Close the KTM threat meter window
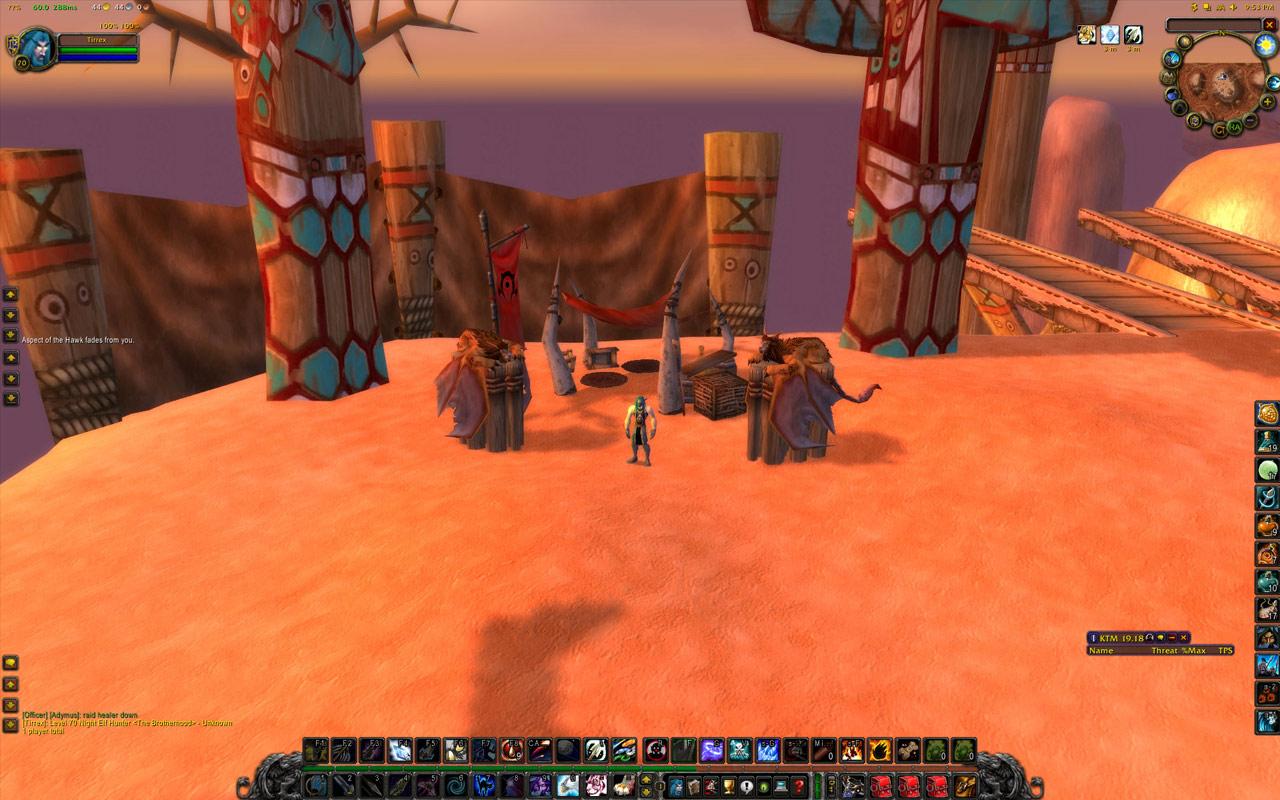Screen dimensions: 1280x800 coord(1184,637)
